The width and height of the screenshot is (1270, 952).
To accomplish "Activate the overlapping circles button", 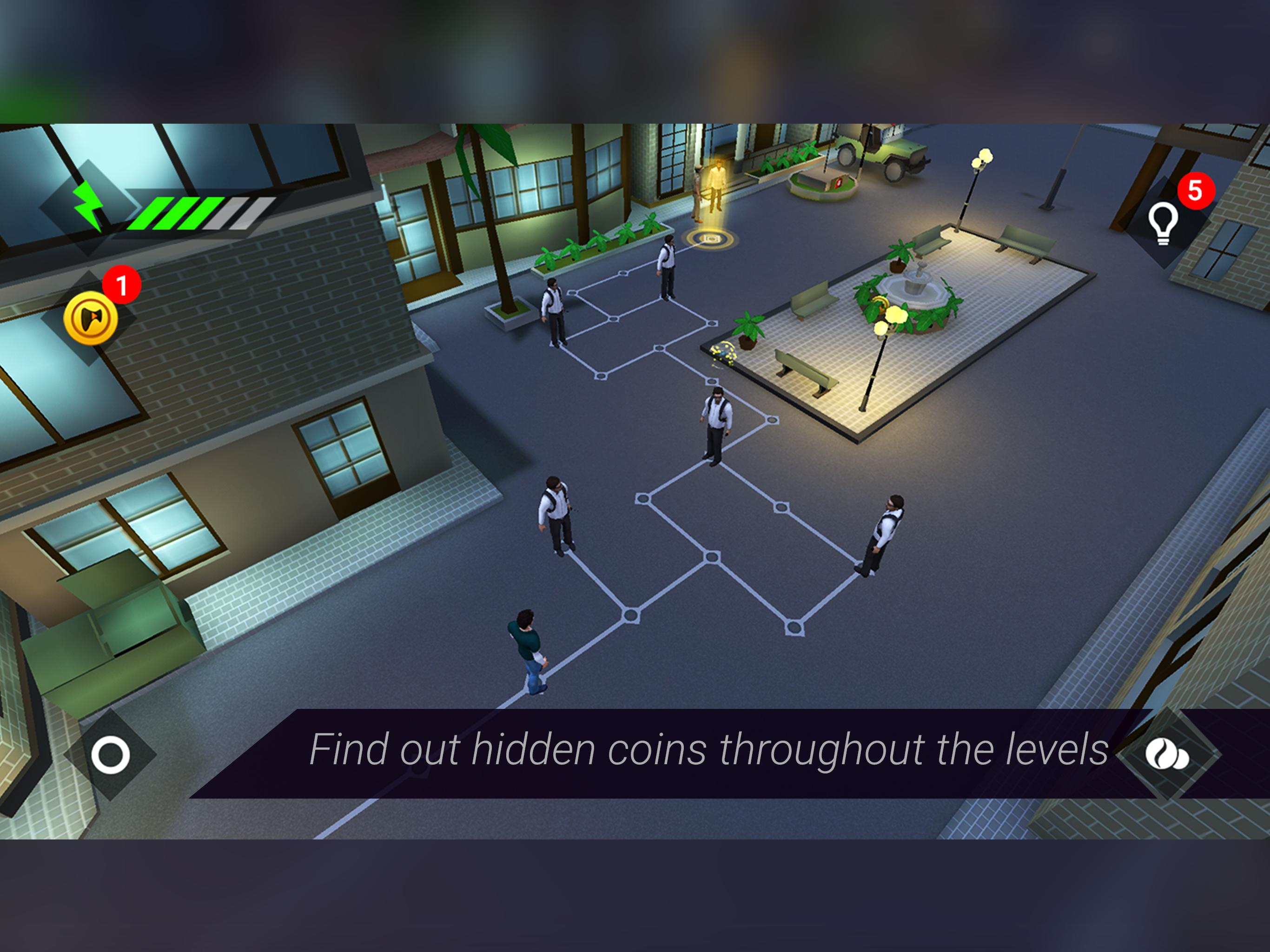I will pyautogui.click(x=1167, y=754).
